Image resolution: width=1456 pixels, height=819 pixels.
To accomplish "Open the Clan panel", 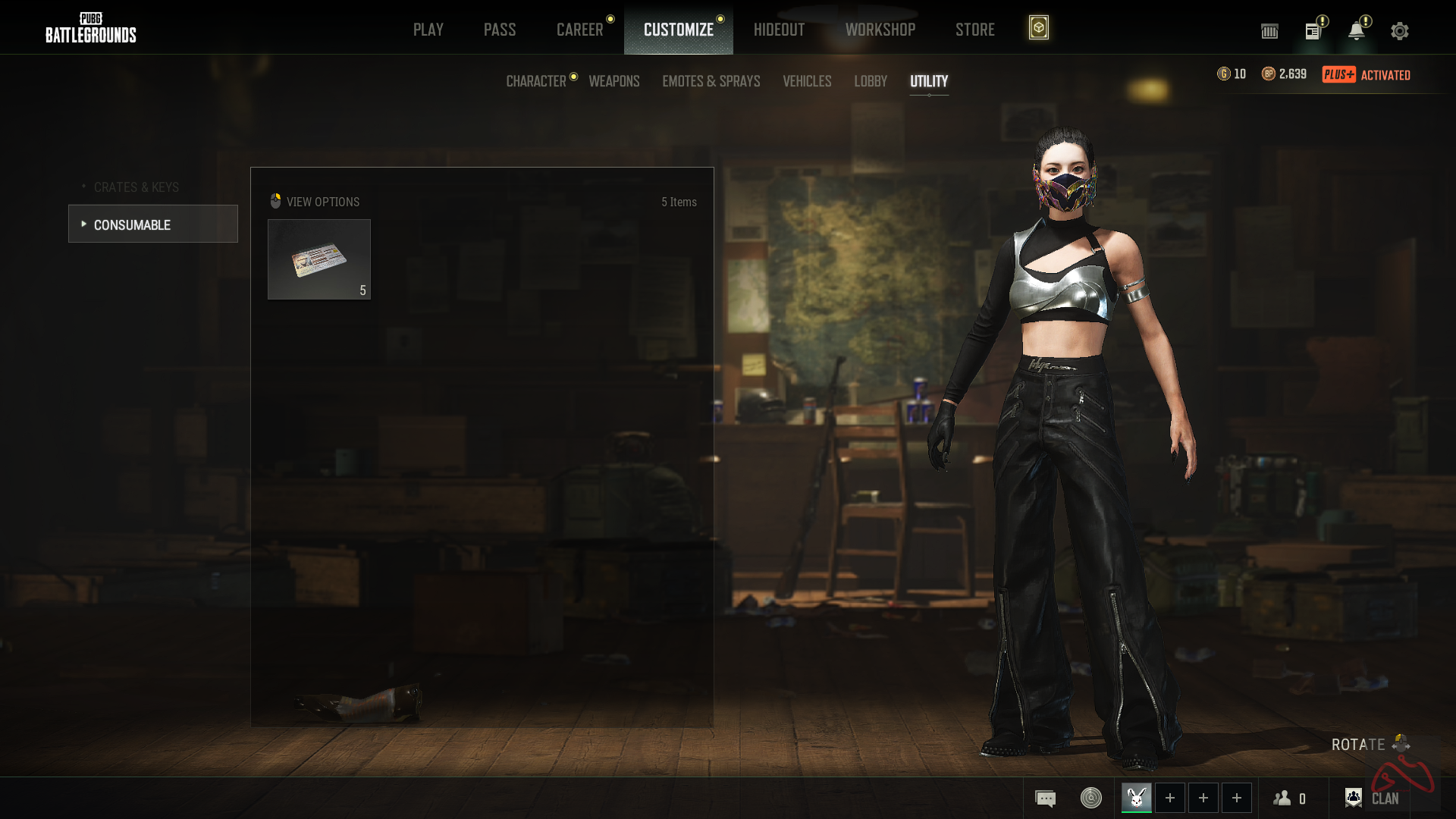I will point(1373,799).
